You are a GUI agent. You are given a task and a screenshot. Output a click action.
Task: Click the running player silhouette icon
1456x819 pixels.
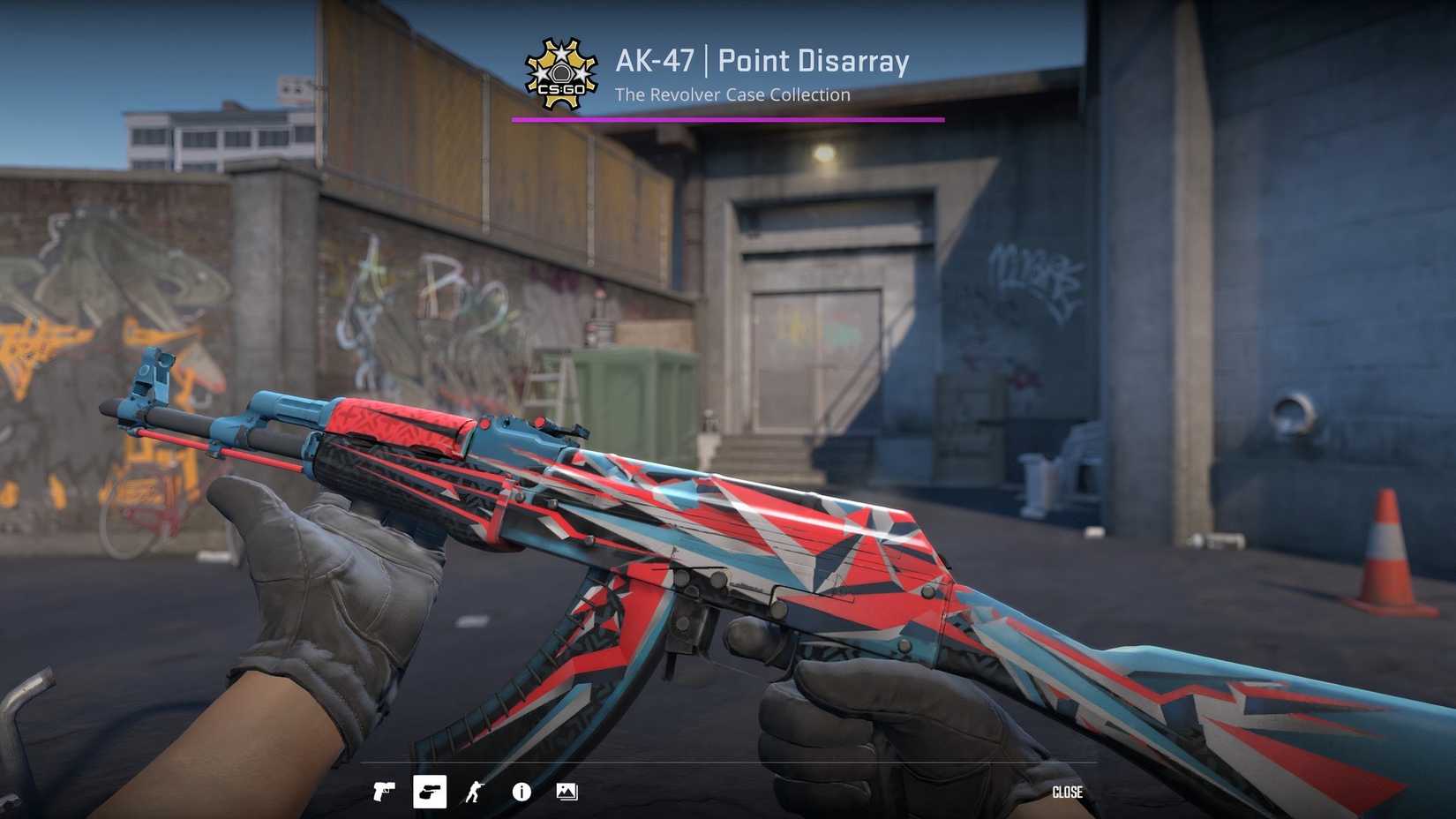click(x=474, y=792)
